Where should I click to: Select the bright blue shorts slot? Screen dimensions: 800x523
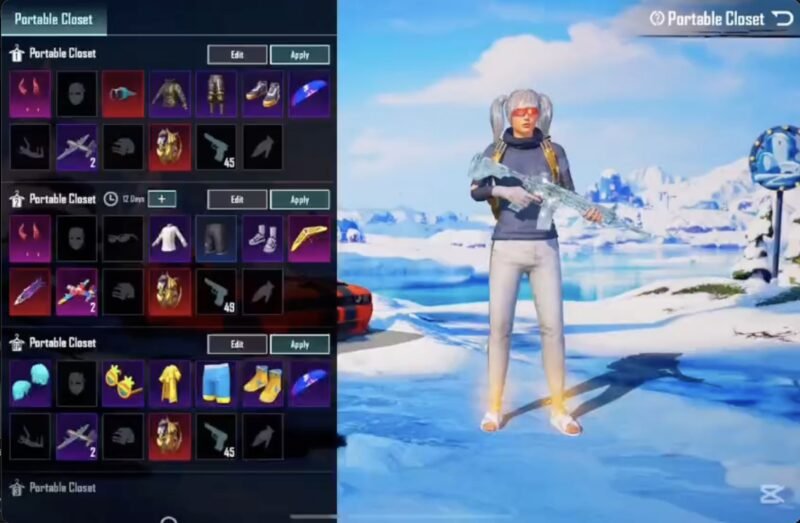216,383
